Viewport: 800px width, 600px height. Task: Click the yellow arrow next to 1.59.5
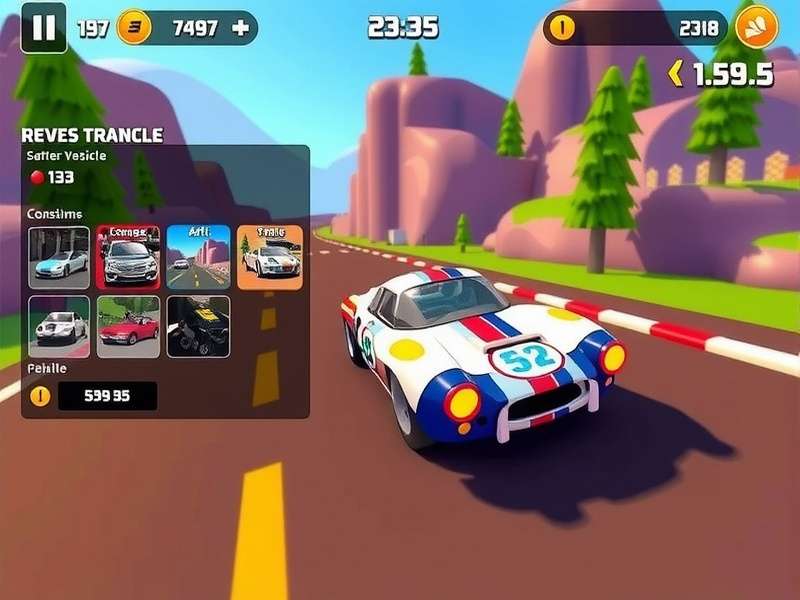pos(676,73)
